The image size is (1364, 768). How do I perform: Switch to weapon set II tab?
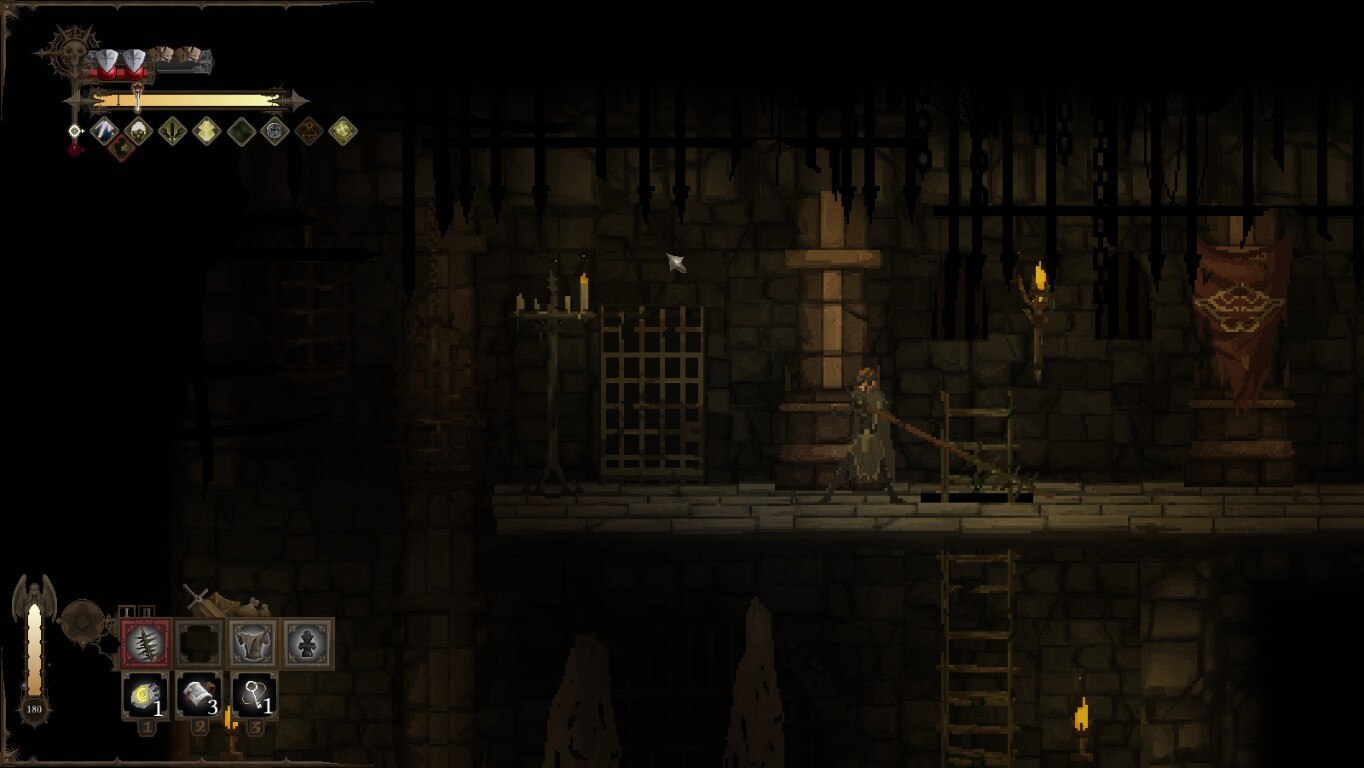click(x=146, y=611)
